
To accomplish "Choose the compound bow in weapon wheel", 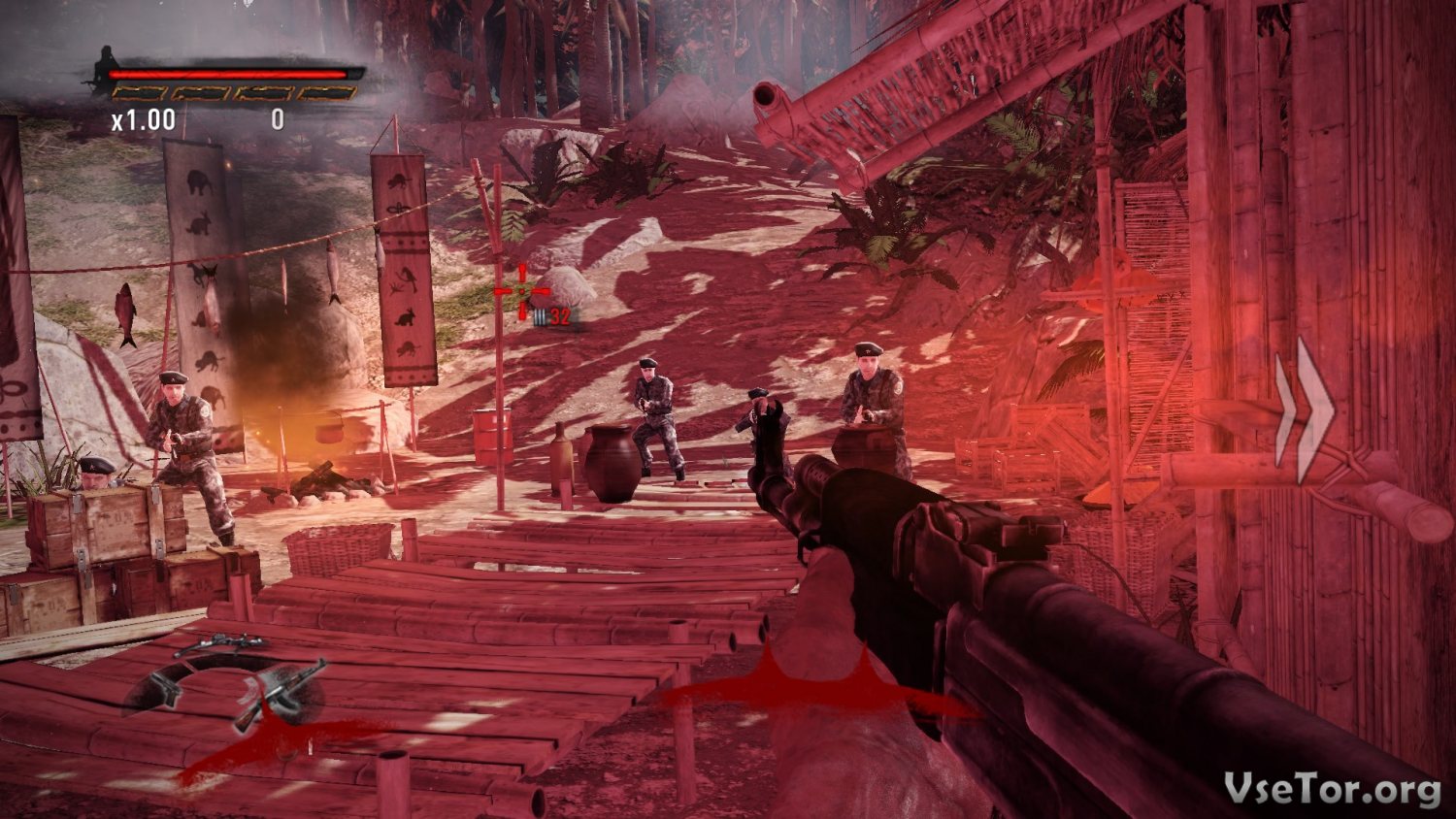I will (221, 643).
